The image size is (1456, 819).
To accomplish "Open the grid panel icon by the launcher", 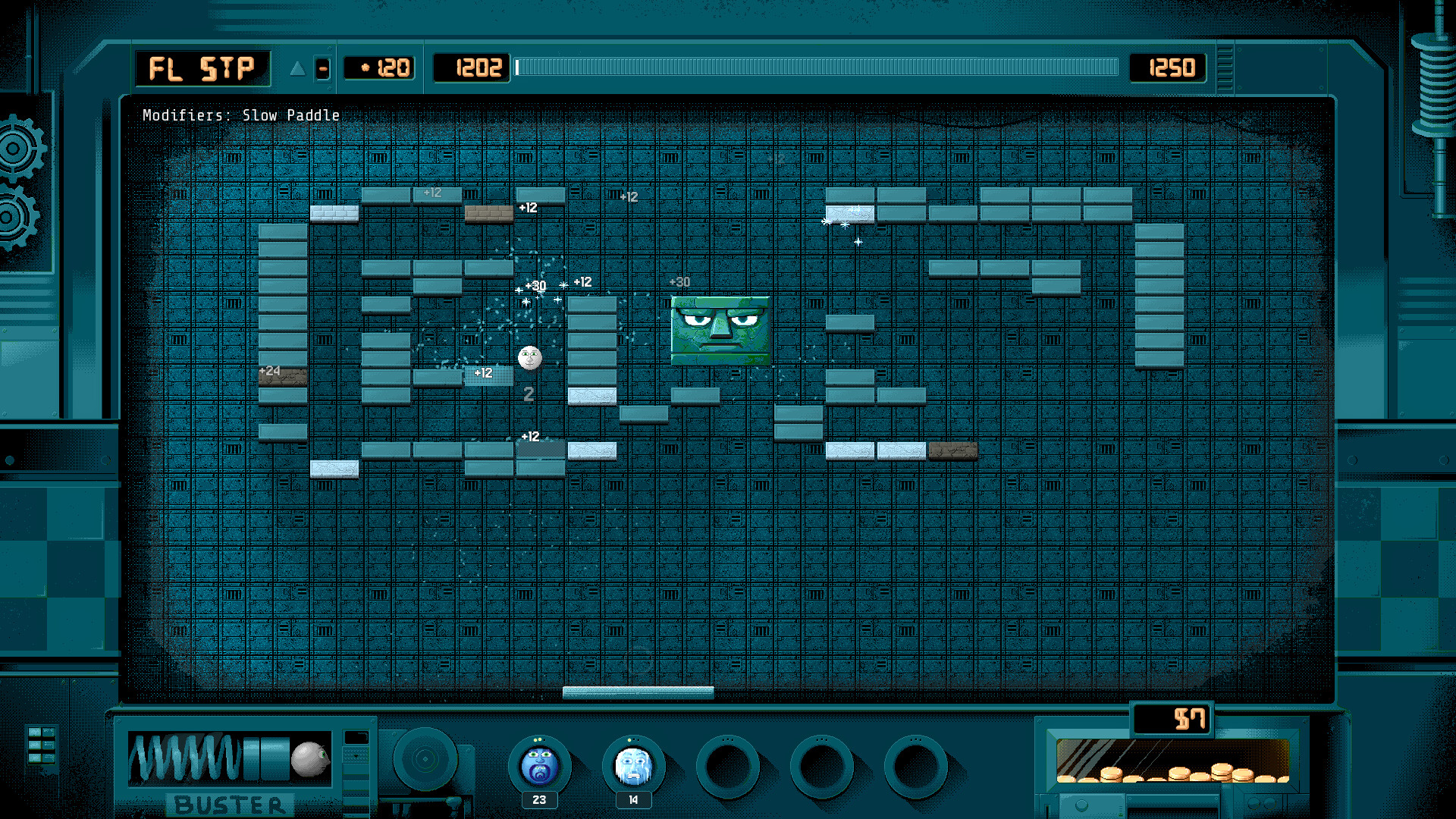I will [41, 746].
